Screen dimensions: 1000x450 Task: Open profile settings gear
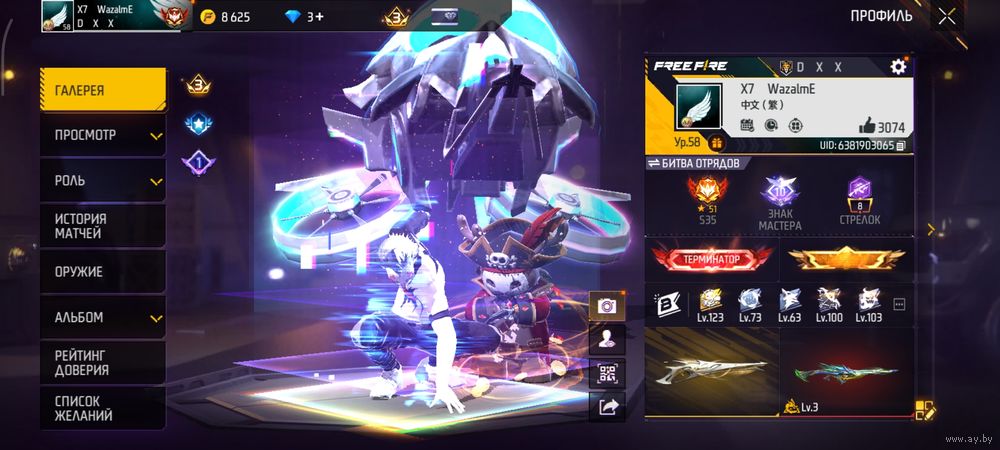point(897,67)
